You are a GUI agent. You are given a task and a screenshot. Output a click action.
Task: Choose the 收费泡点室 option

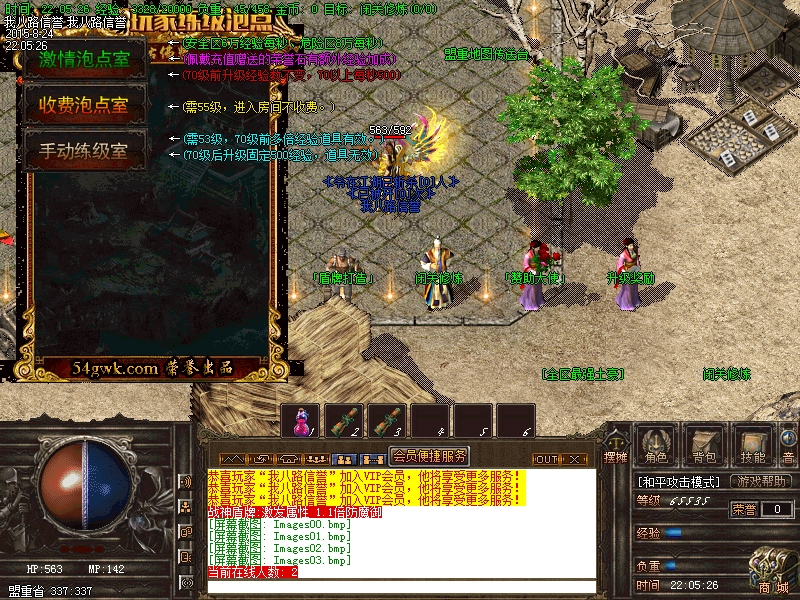pyautogui.click(x=85, y=104)
